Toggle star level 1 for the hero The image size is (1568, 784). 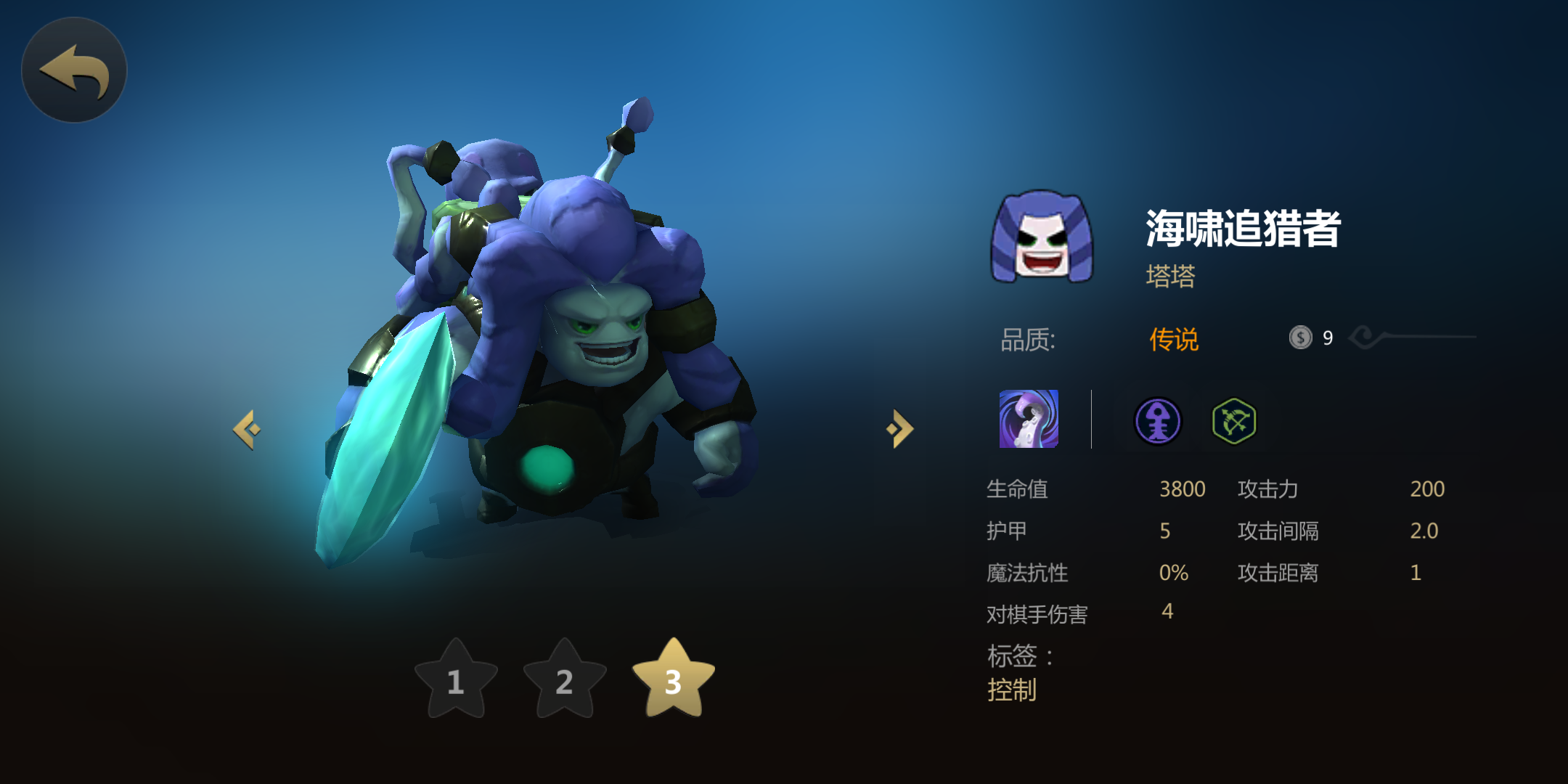pos(455,682)
